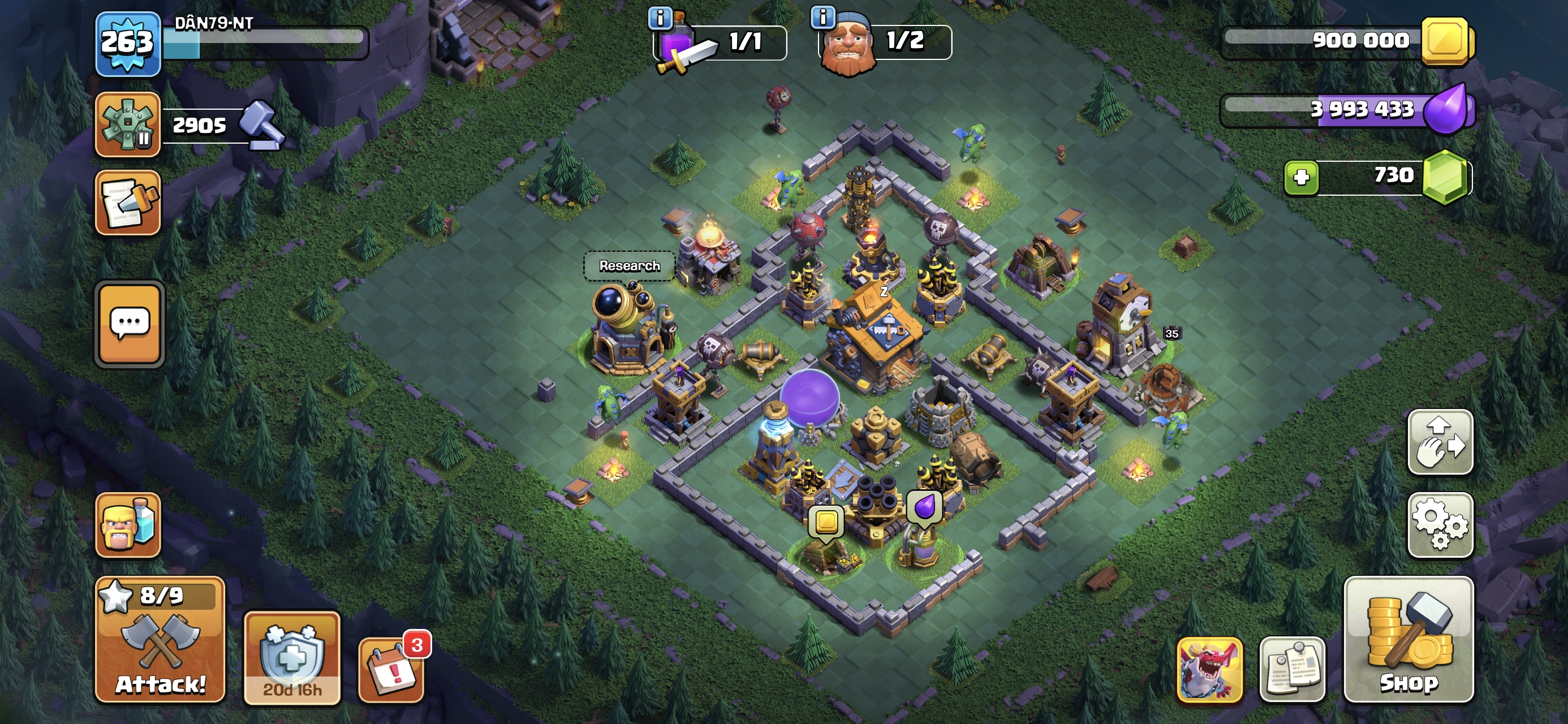The height and width of the screenshot is (724, 1568).
Task: Open the Shop
Action: pyautogui.click(x=1408, y=639)
